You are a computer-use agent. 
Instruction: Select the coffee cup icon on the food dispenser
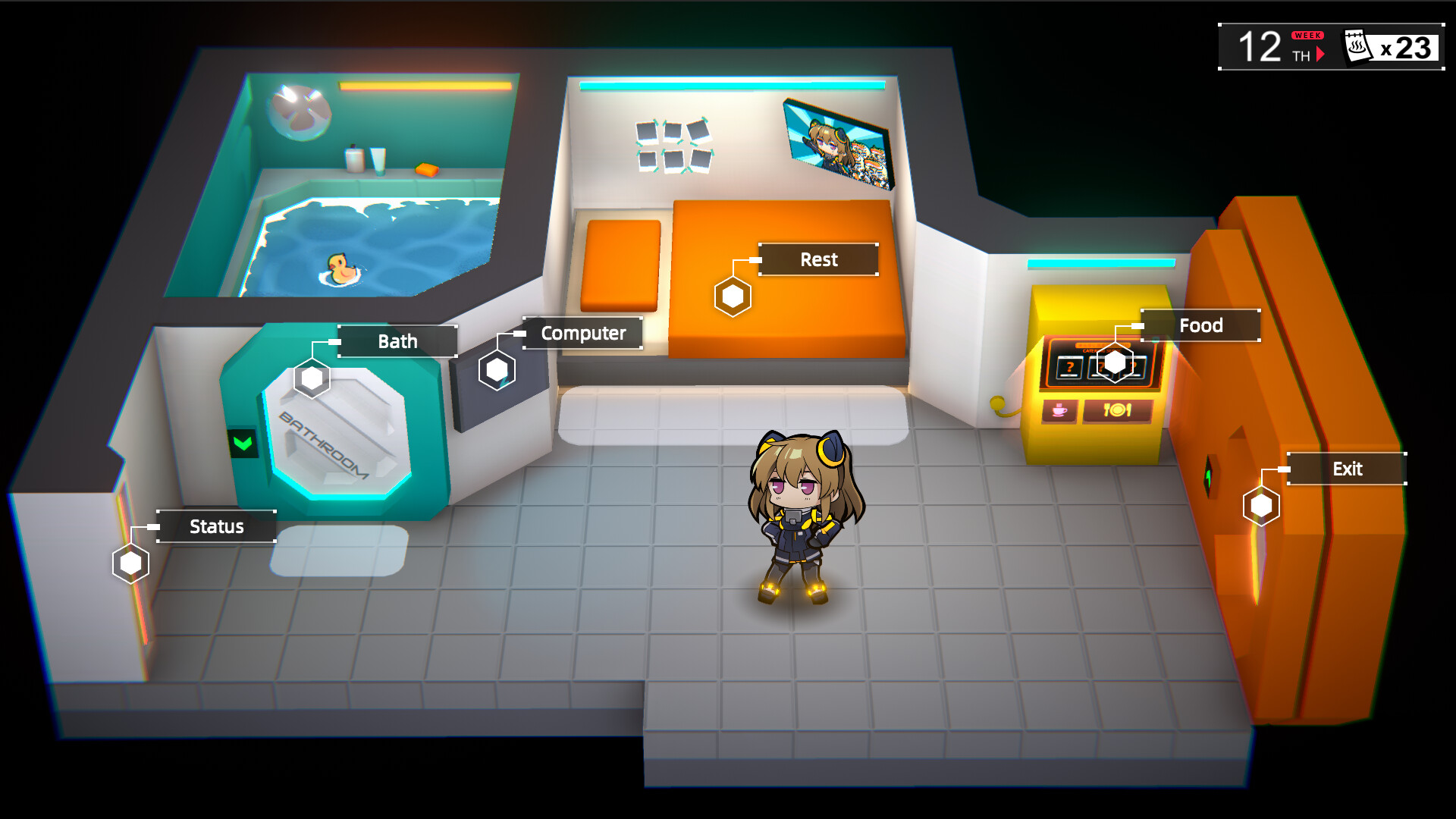pos(1059,411)
